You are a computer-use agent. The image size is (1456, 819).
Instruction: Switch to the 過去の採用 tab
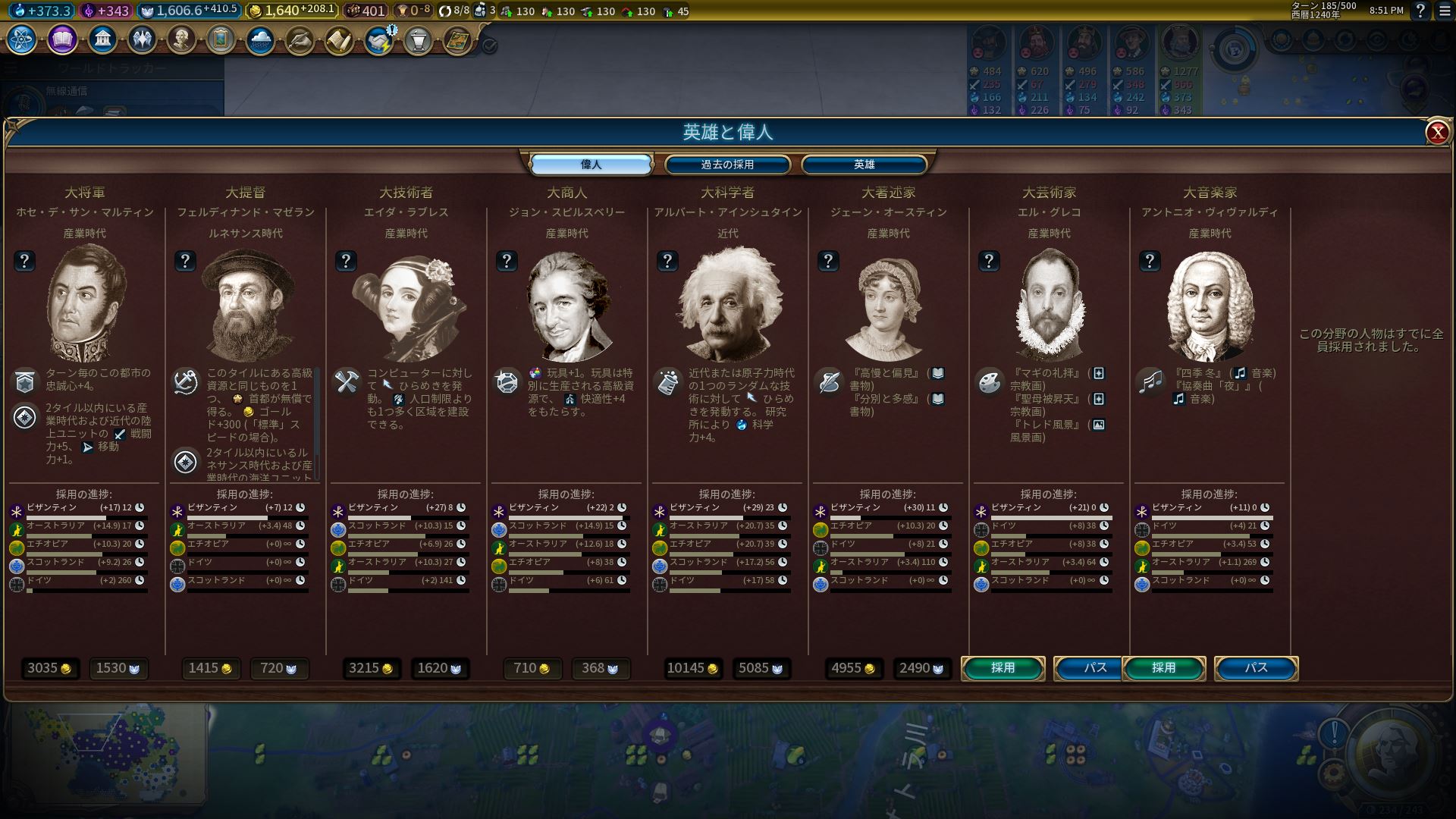click(x=727, y=165)
